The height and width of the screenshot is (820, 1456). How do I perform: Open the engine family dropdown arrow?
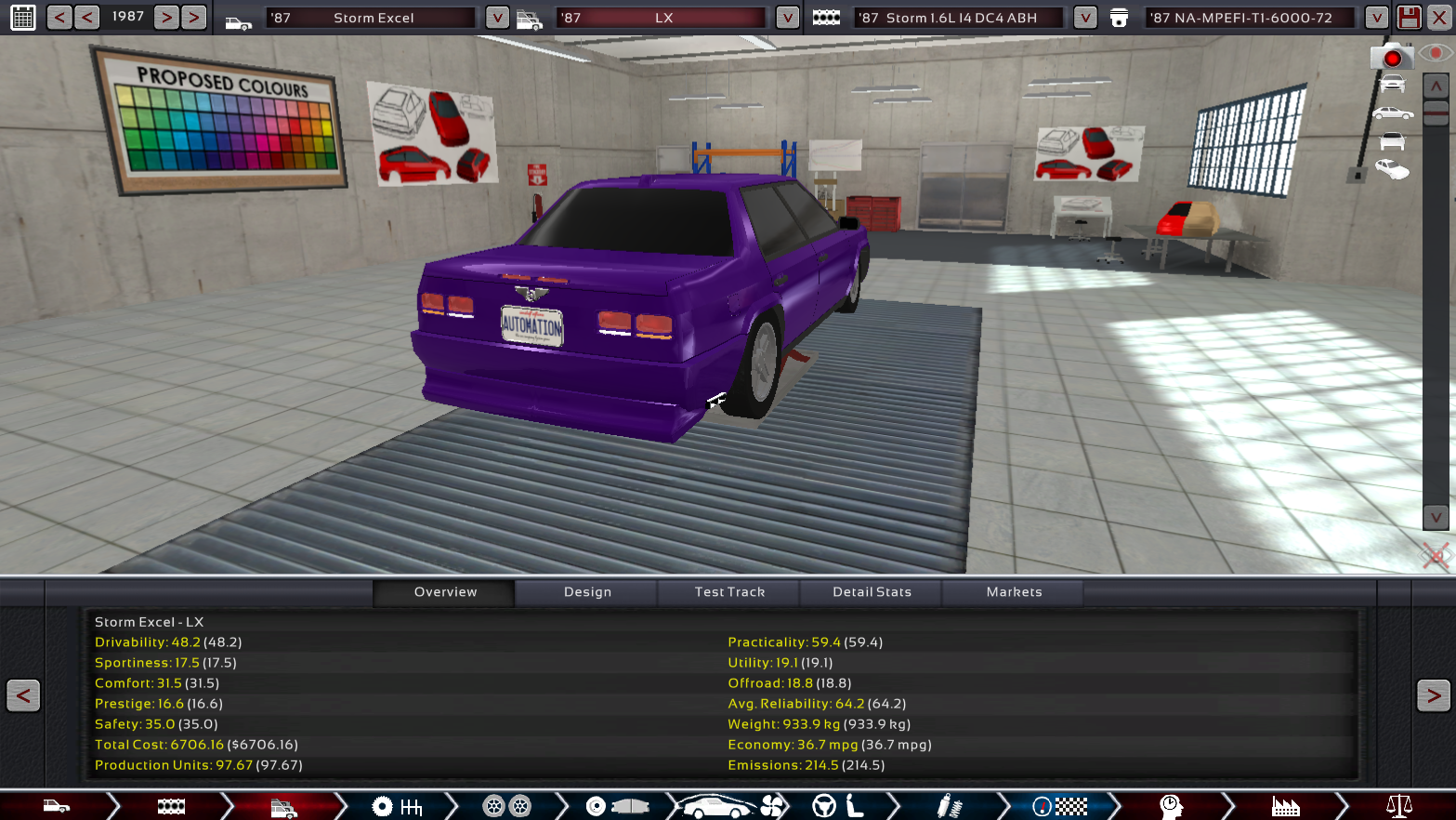click(x=1084, y=18)
